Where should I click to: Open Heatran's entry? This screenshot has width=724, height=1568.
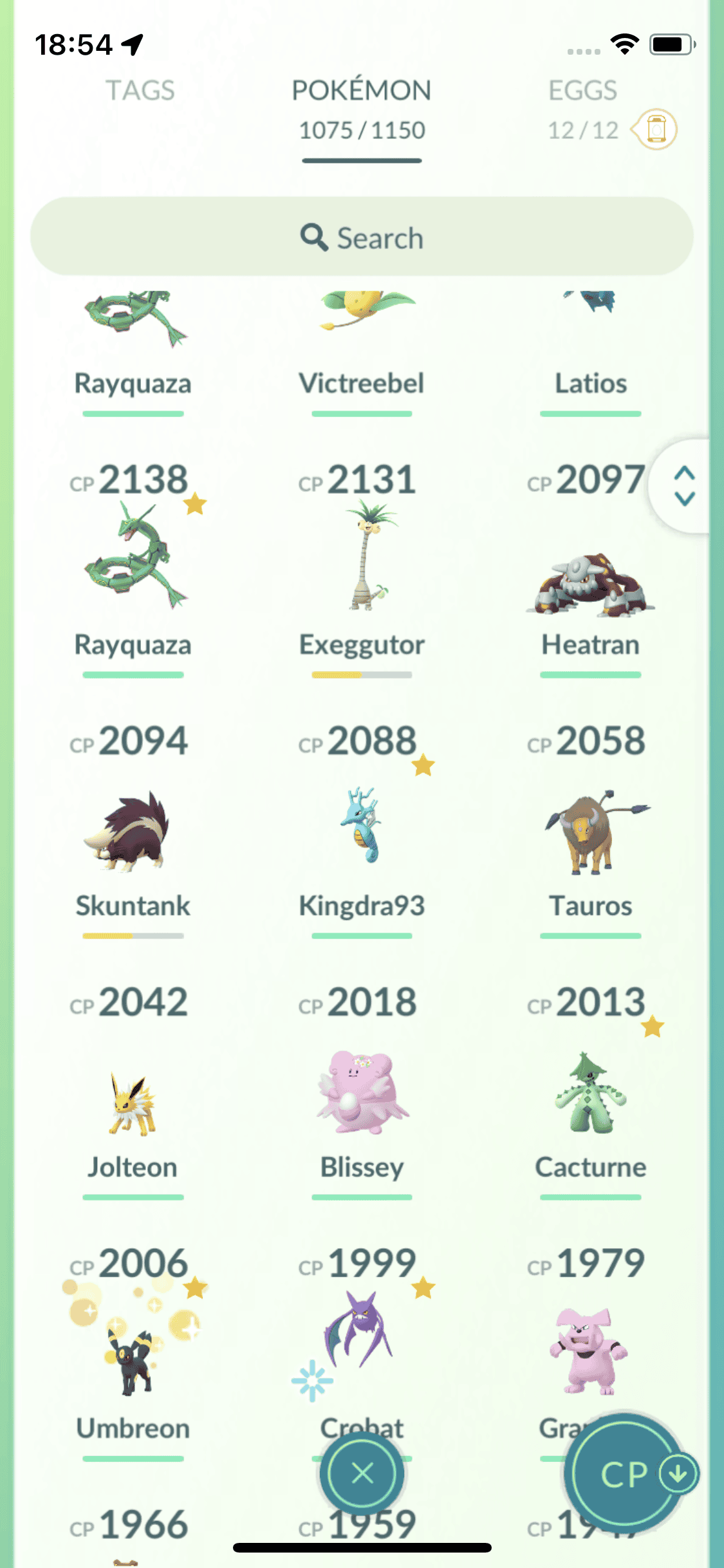[591, 579]
